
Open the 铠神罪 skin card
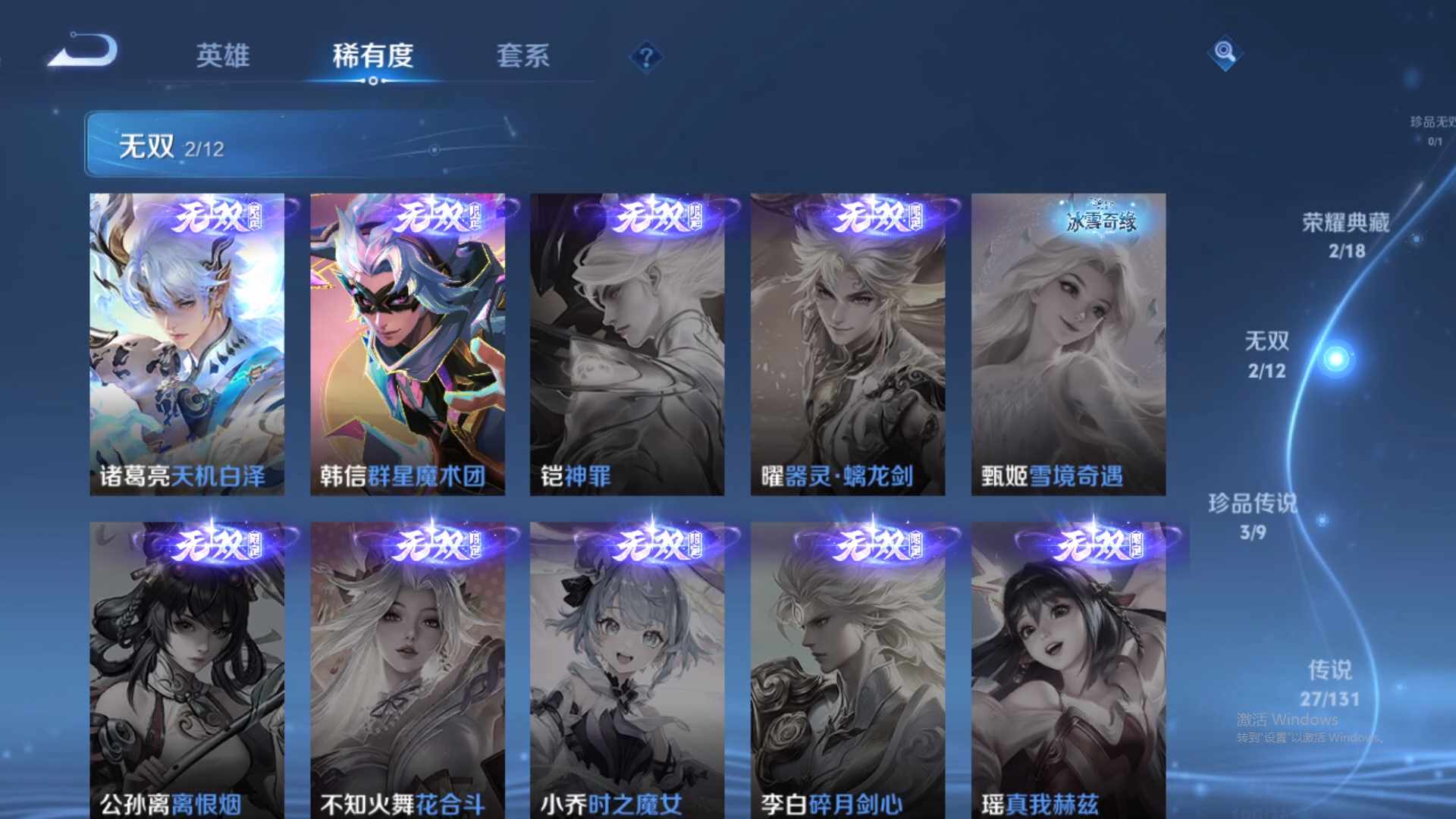coord(627,341)
